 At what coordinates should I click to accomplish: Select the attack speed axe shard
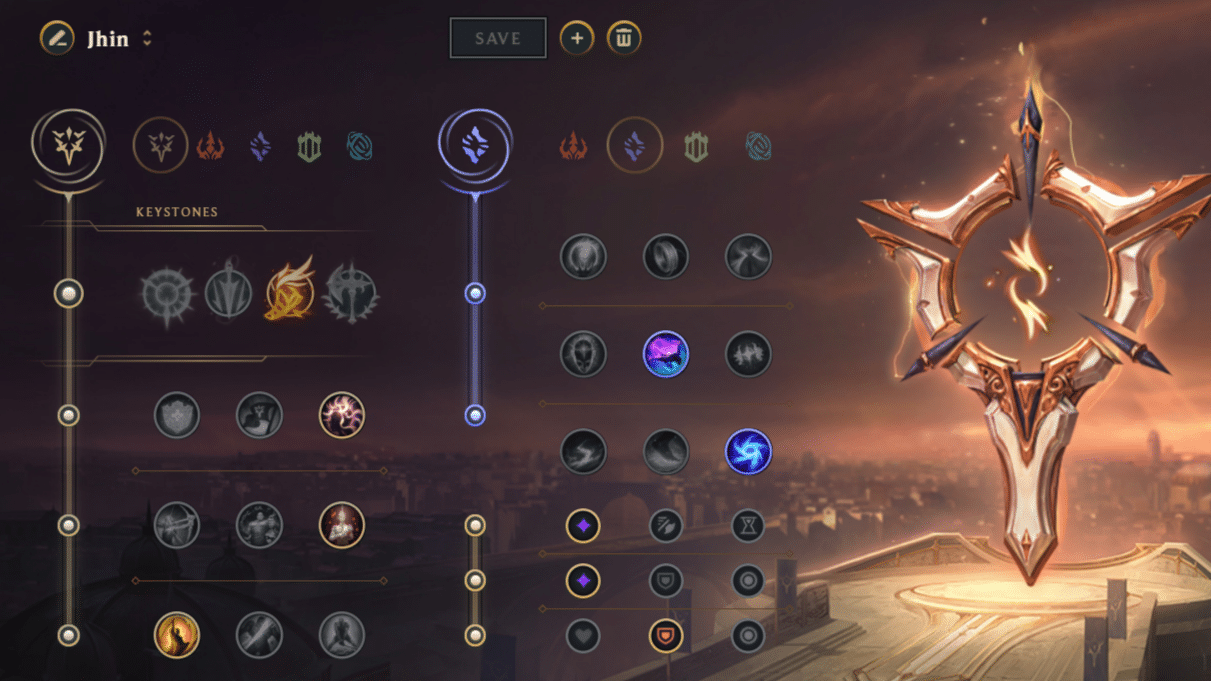pyautogui.click(x=665, y=525)
